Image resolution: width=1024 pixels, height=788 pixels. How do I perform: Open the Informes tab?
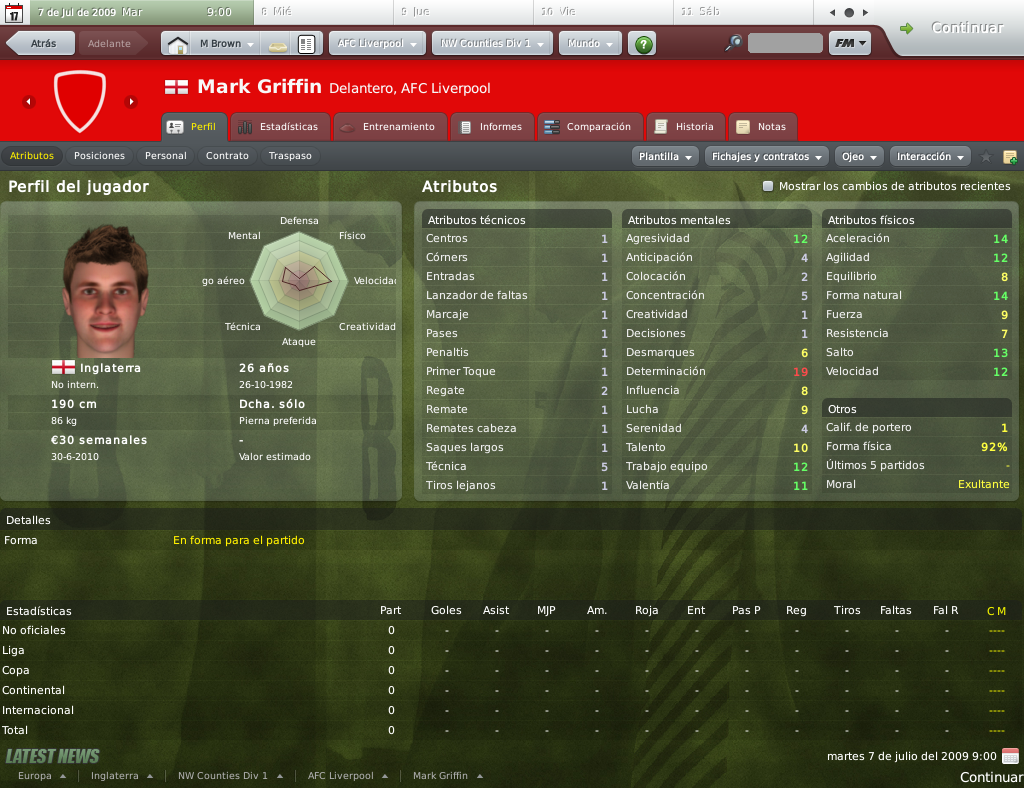(x=491, y=127)
